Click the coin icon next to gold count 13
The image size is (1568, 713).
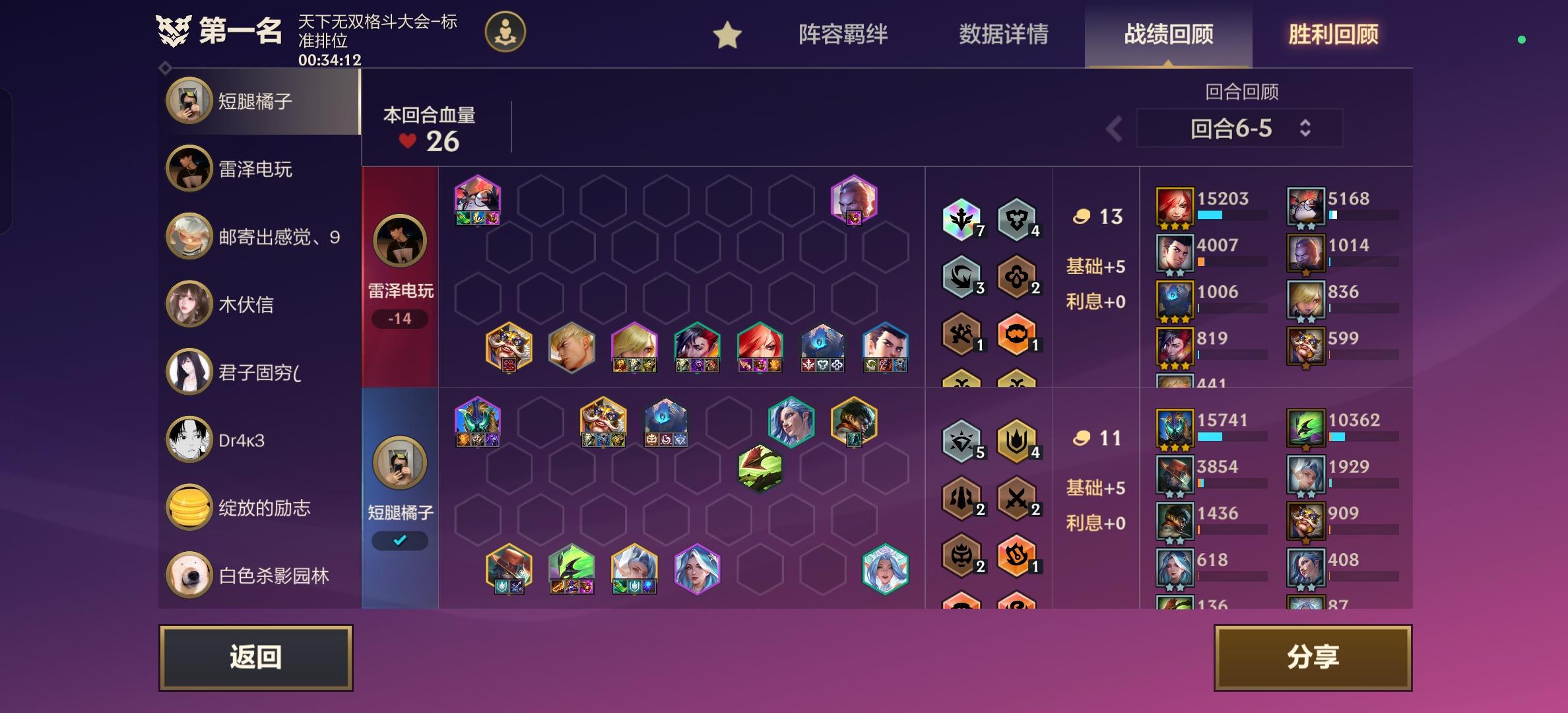[1080, 215]
